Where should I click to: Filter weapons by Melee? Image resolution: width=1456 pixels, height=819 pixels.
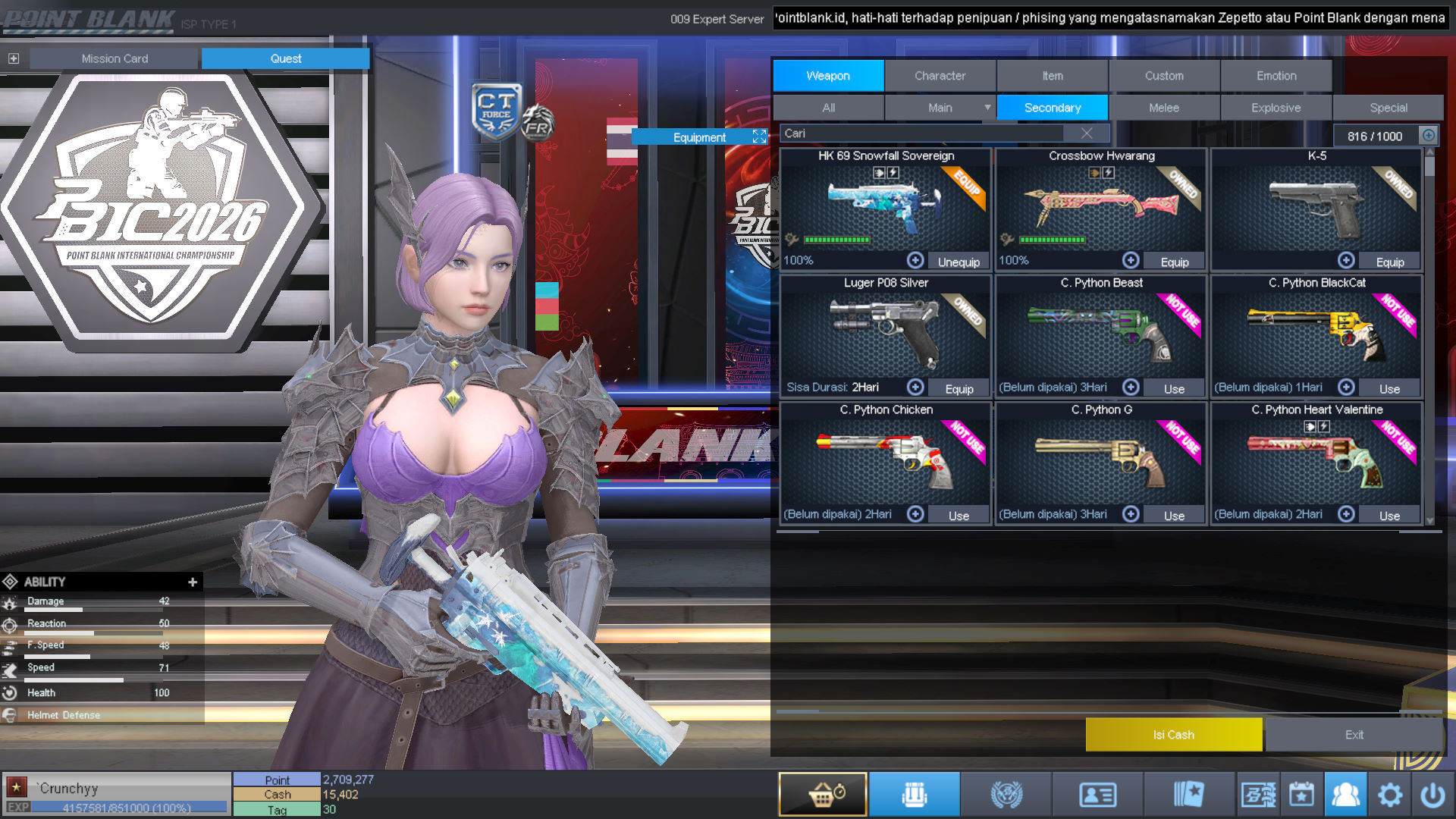[1164, 108]
